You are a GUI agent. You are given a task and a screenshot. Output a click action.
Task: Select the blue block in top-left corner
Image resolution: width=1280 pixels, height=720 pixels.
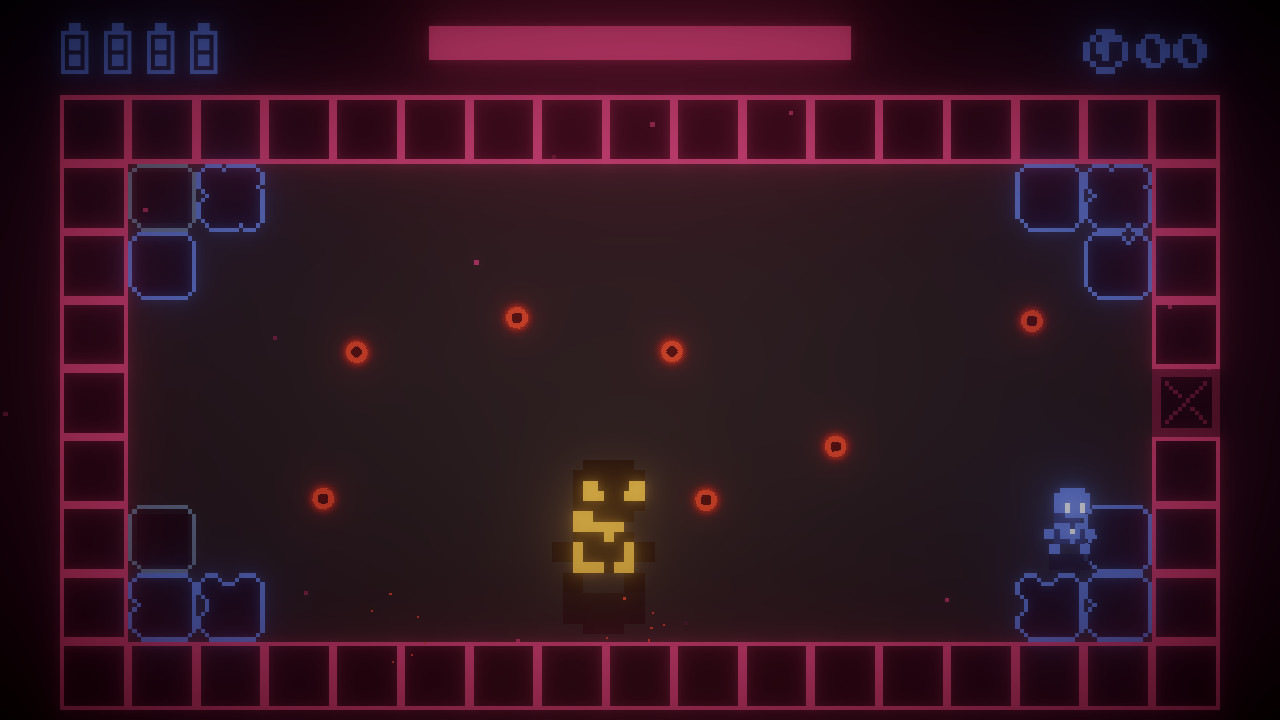(160, 200)
